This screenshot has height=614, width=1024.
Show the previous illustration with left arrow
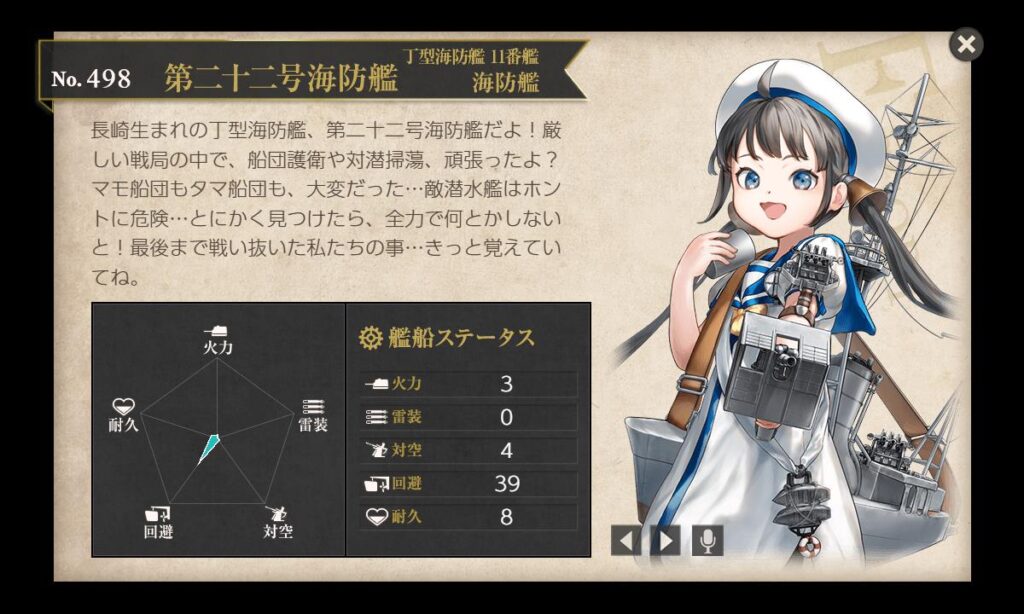[x=626, y=541]
